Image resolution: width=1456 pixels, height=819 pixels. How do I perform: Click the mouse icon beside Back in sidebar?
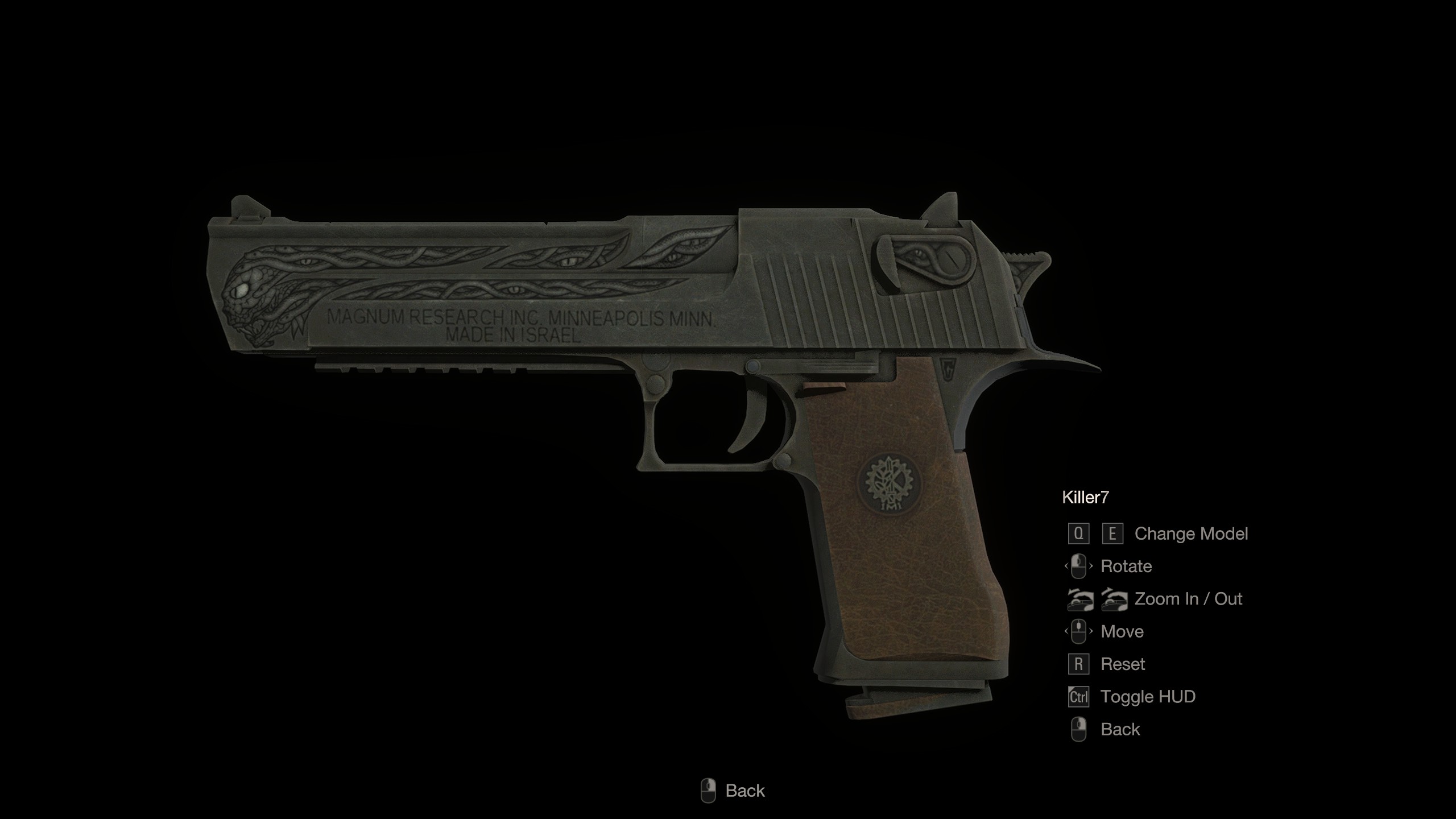pyautogui.click(x=1080, y=729)
